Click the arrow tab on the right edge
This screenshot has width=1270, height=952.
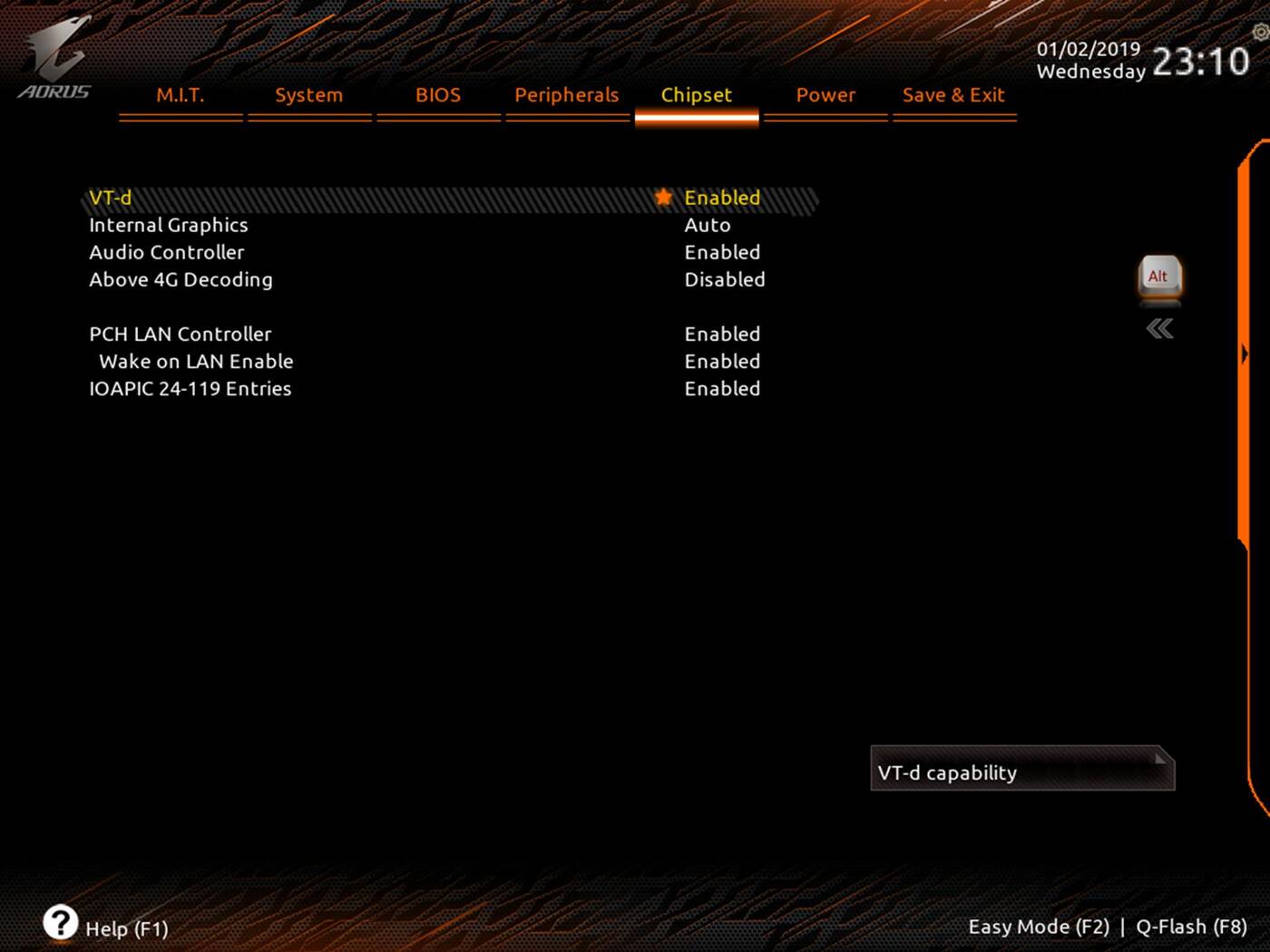(x=1245, y=354)
